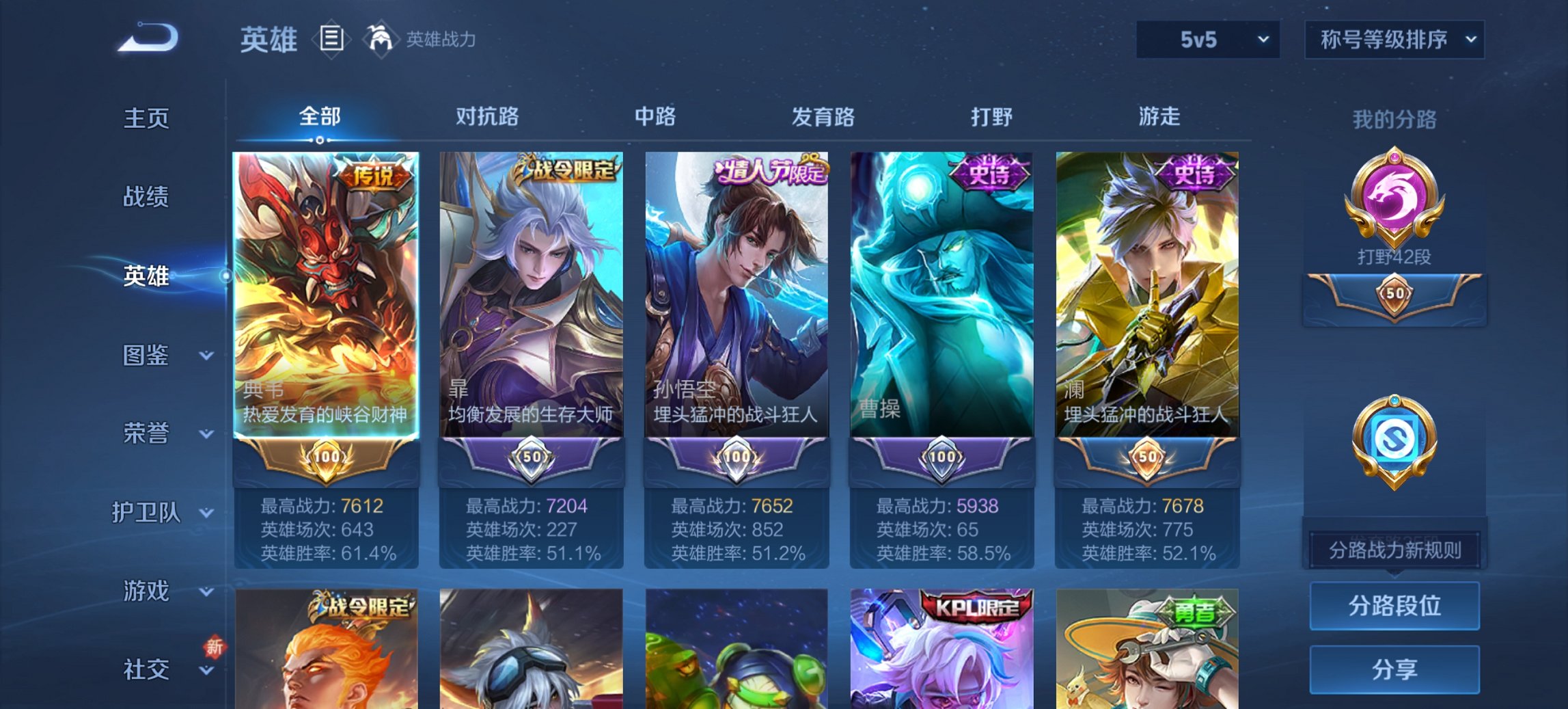Viewport: 1568px width, 709px height.
Task: Click the 情人节限定 badge on 孙悟空 card
Action: 772,171
